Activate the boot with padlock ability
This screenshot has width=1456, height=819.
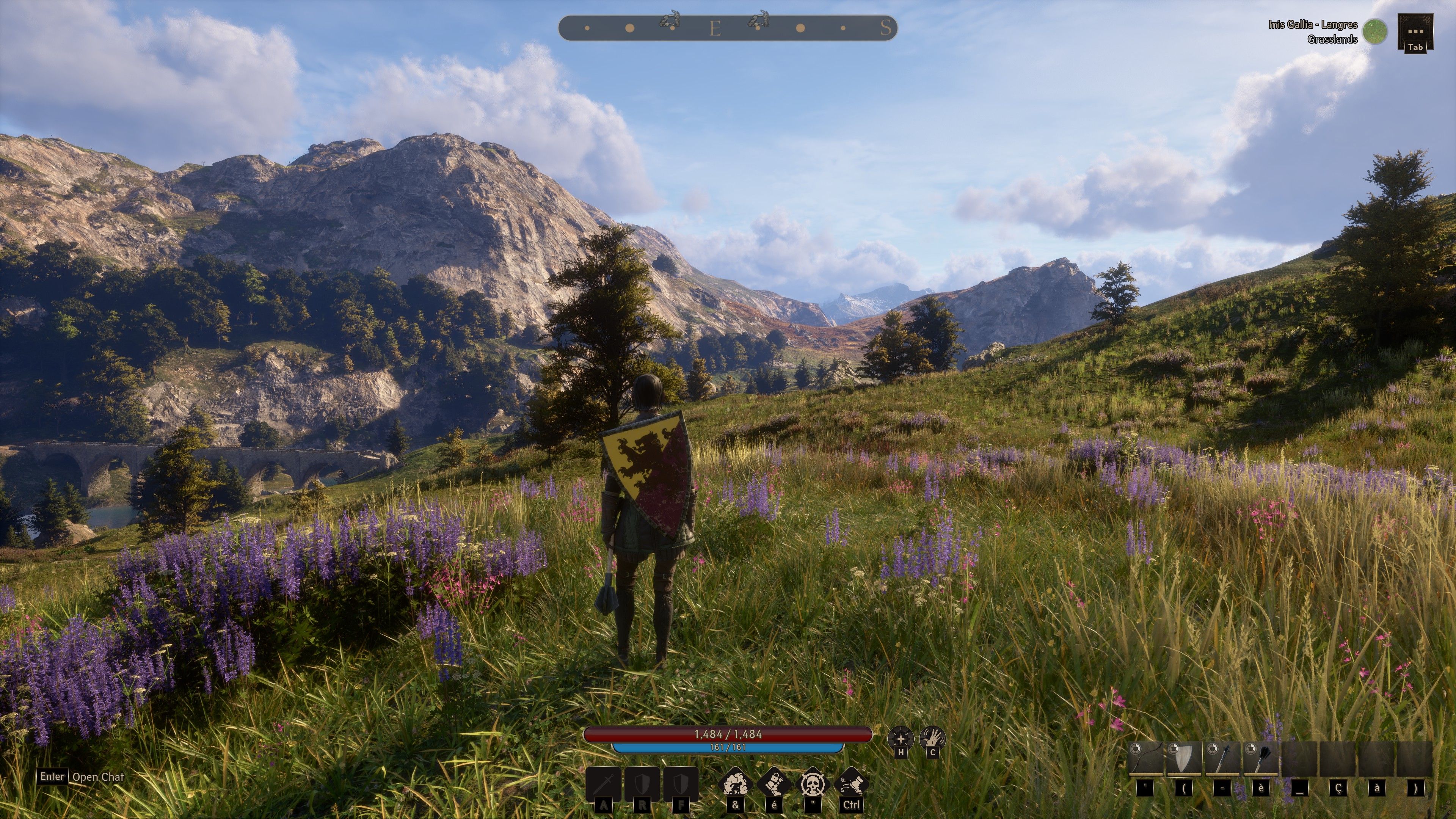(x=774, y=784)
